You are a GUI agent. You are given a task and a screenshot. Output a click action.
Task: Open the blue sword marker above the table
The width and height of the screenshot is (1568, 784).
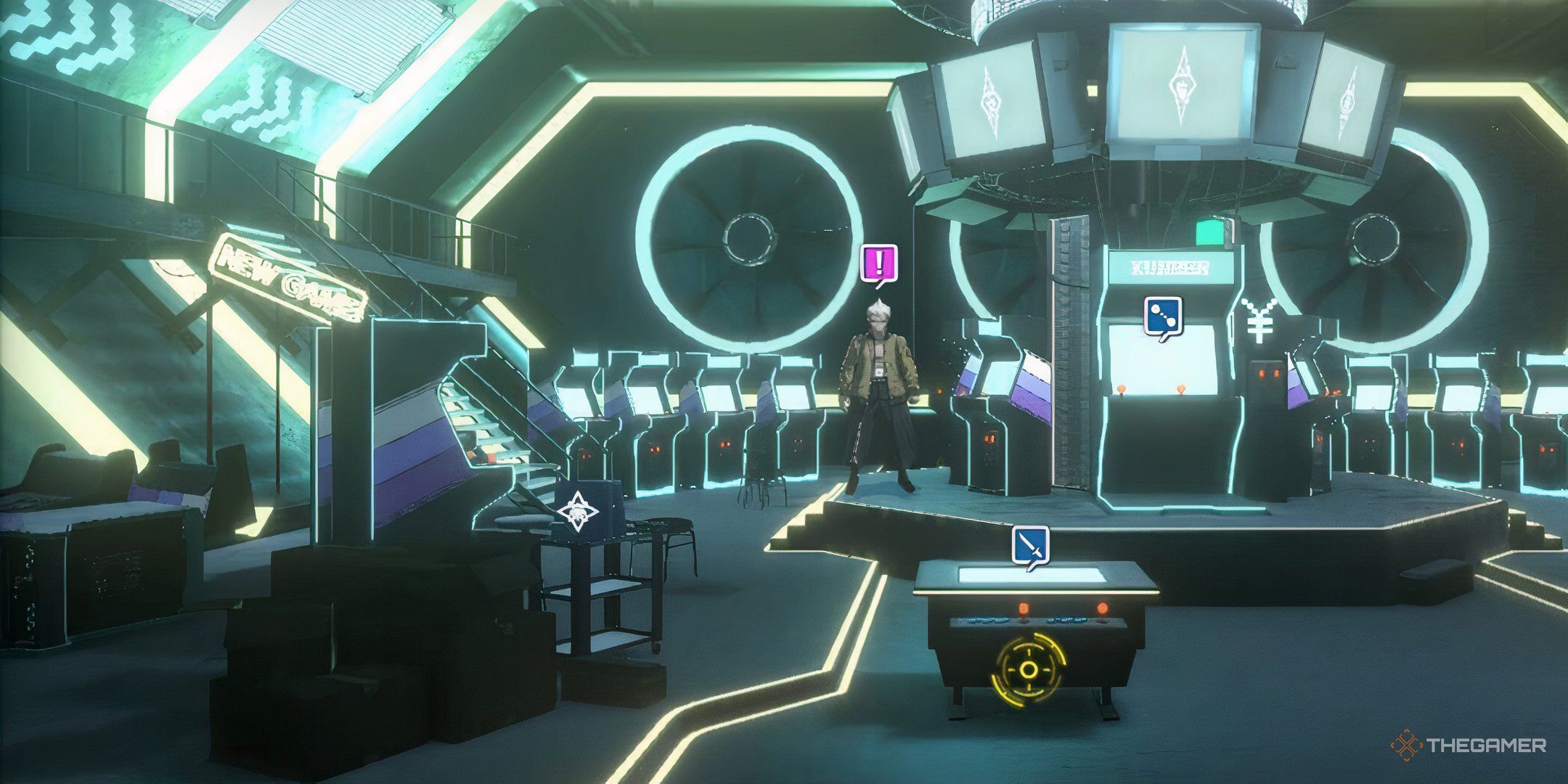point(1031,545)
